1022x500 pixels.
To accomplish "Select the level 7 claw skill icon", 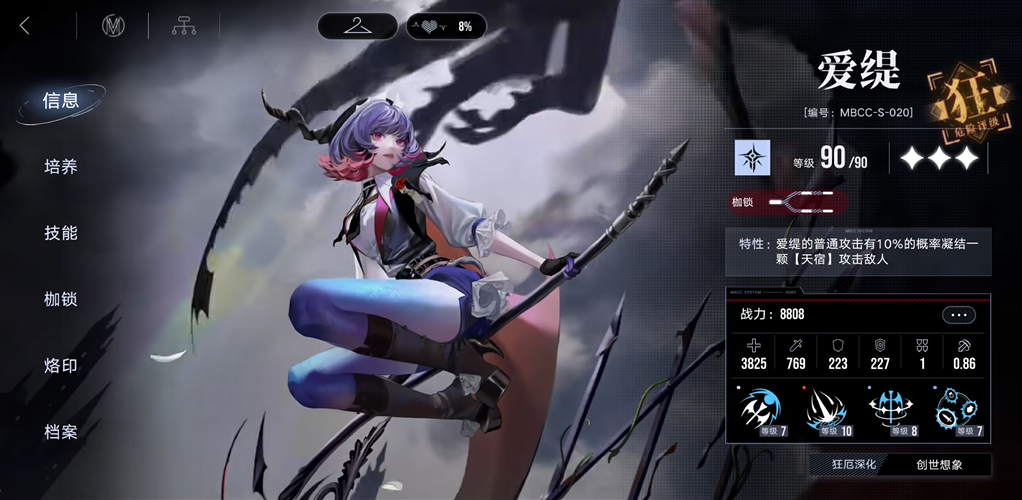I will pos(763,410).
